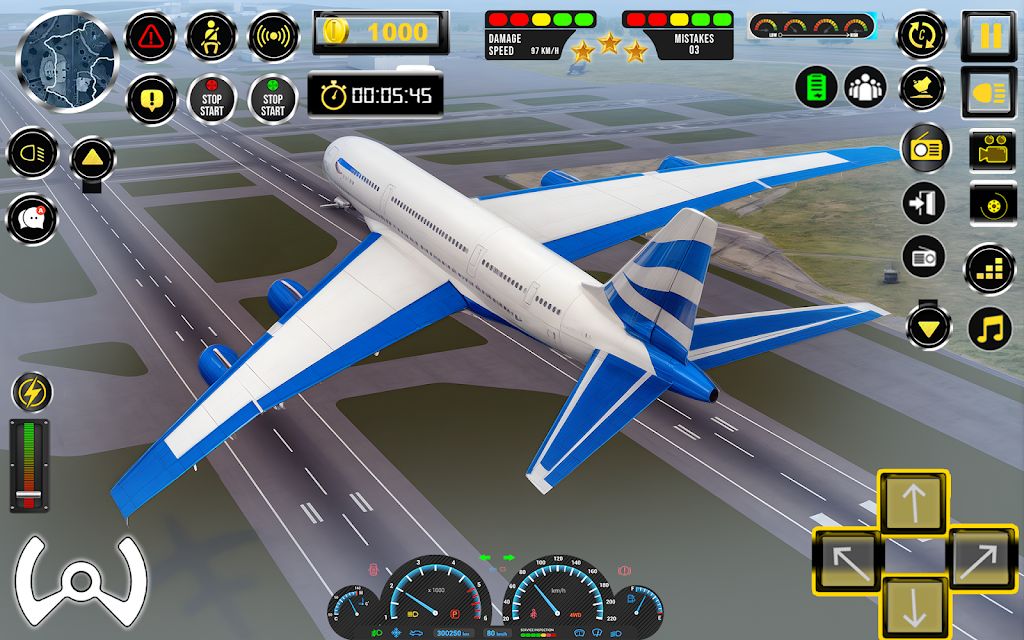The width and height of the screenshot is (1024, 640).
Task: Pause the game with the pause button
Action: point(989,36)
